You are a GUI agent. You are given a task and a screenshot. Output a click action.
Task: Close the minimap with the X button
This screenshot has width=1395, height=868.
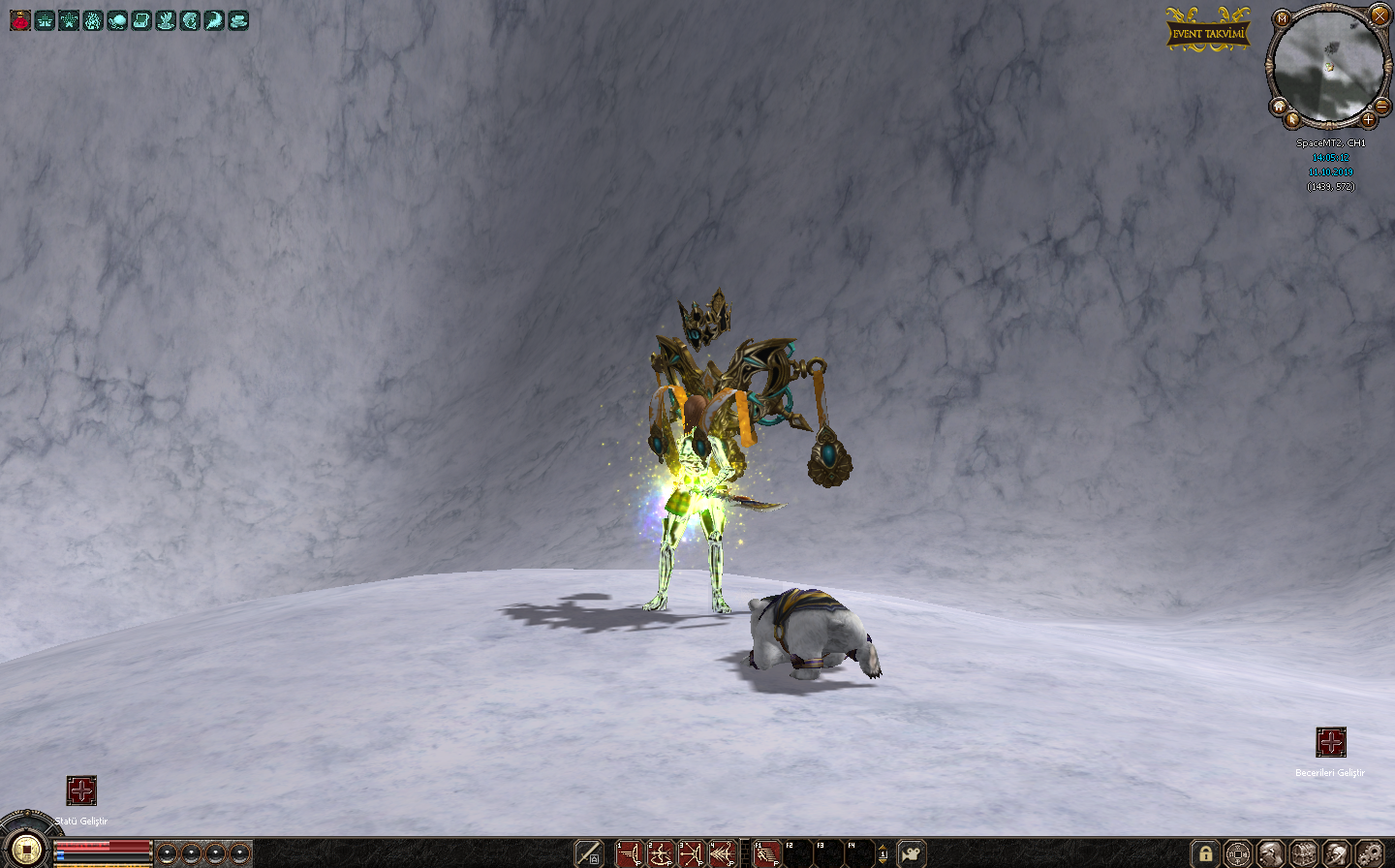(1379, 15)
